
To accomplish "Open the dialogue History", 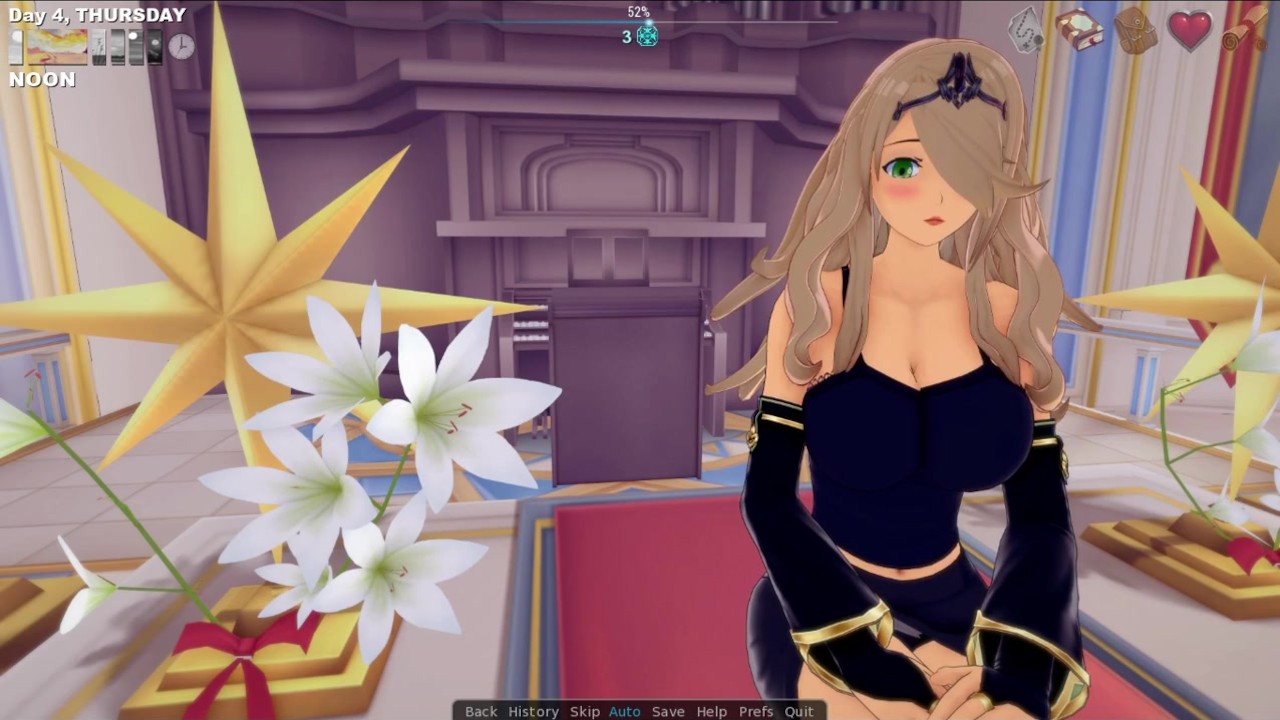I will [533, 711].
